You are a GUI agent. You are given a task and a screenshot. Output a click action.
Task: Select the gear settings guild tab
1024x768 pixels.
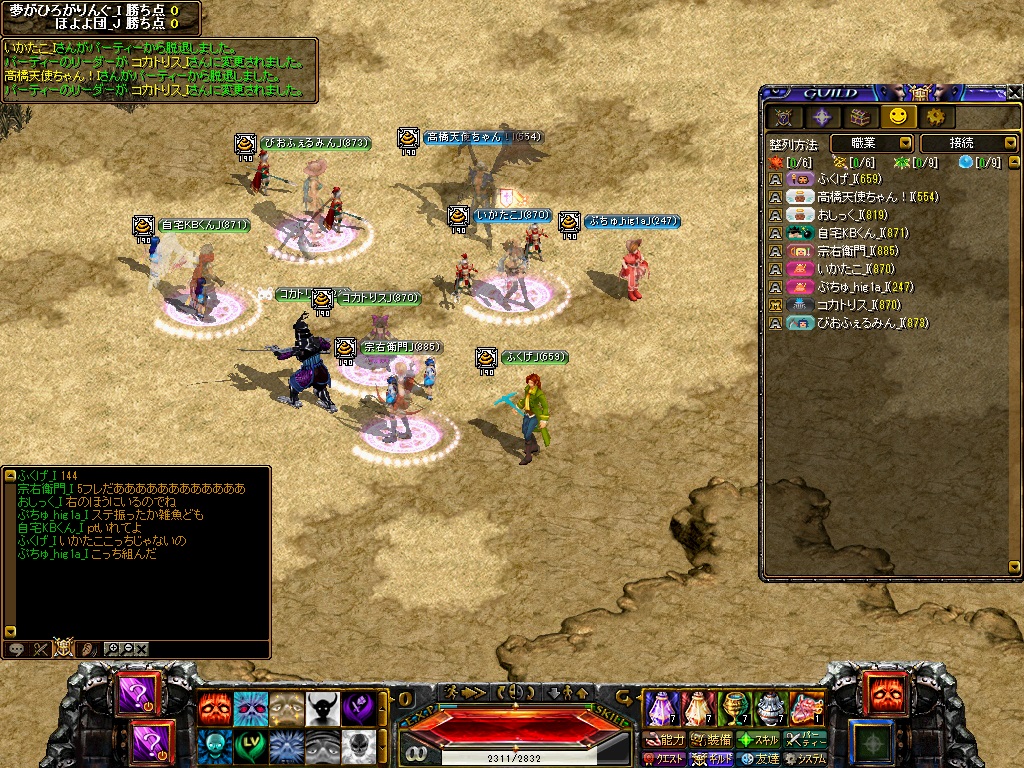pyautogui.click(x=935, y=117)
